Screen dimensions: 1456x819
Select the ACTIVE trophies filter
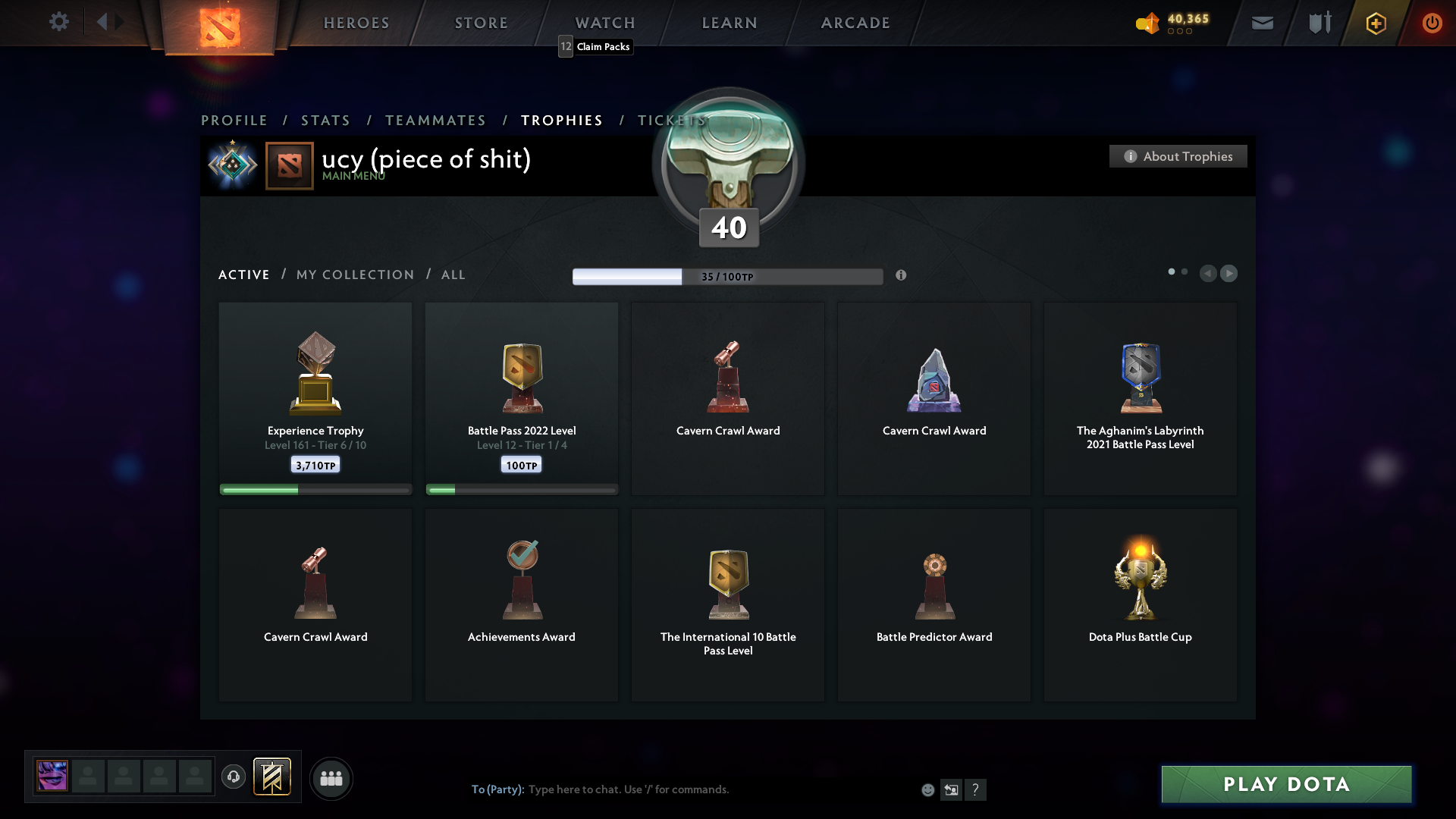pyautogui.click(x=243, y=275)
